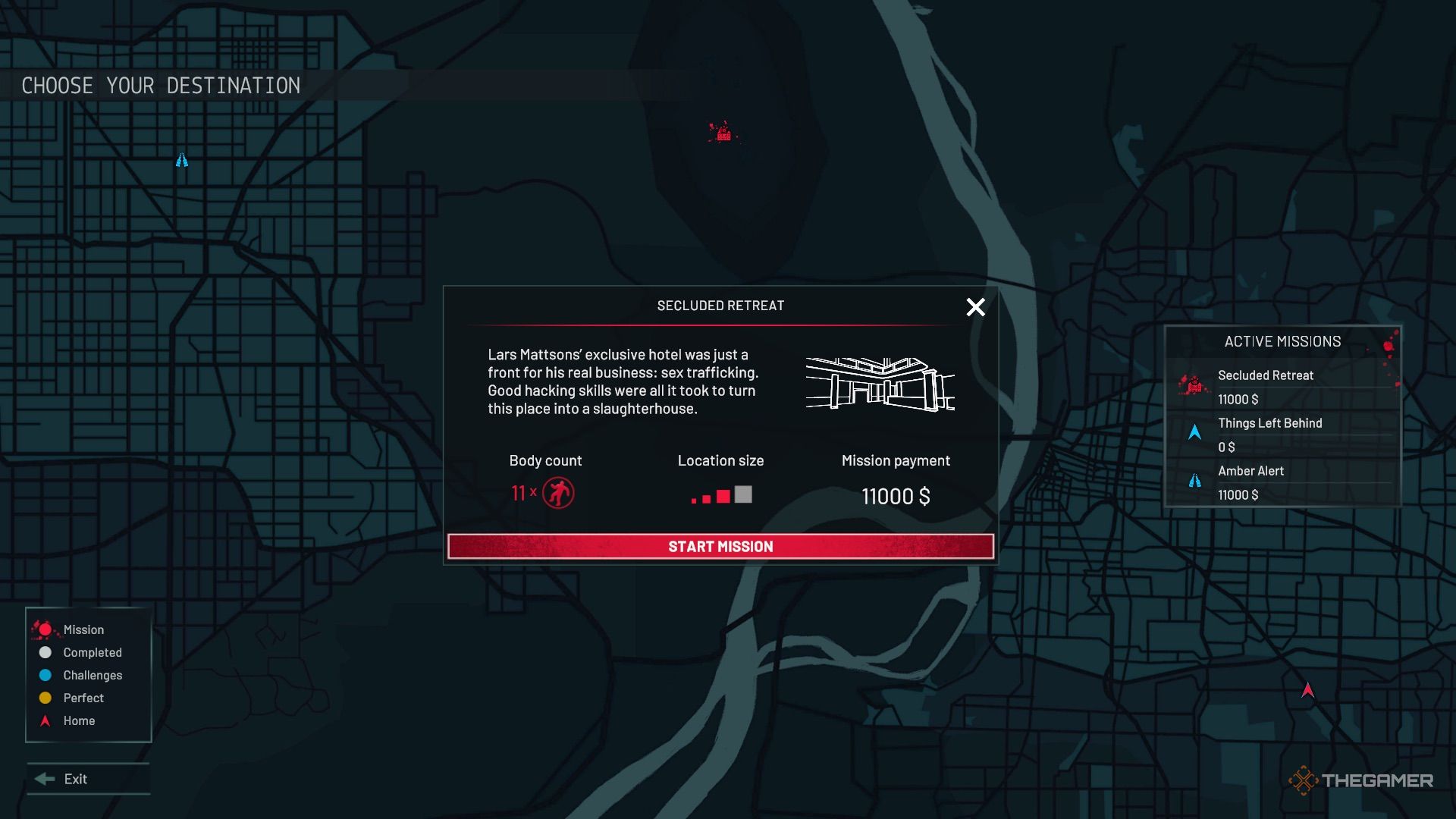
Task: Select the blue challenge marker on the map
Action: coord(182,160)
